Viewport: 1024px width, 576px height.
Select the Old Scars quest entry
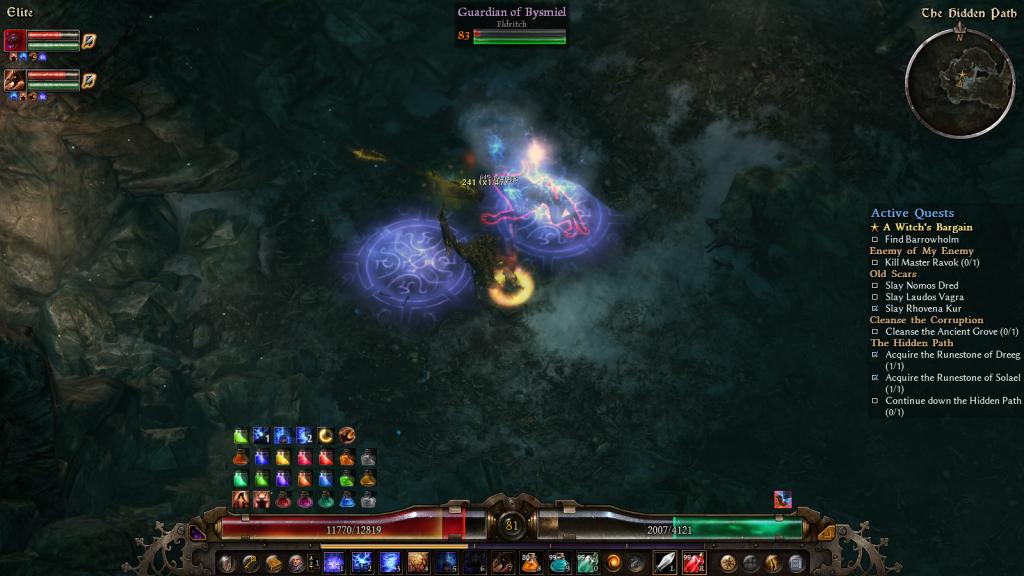click(892, 274)
